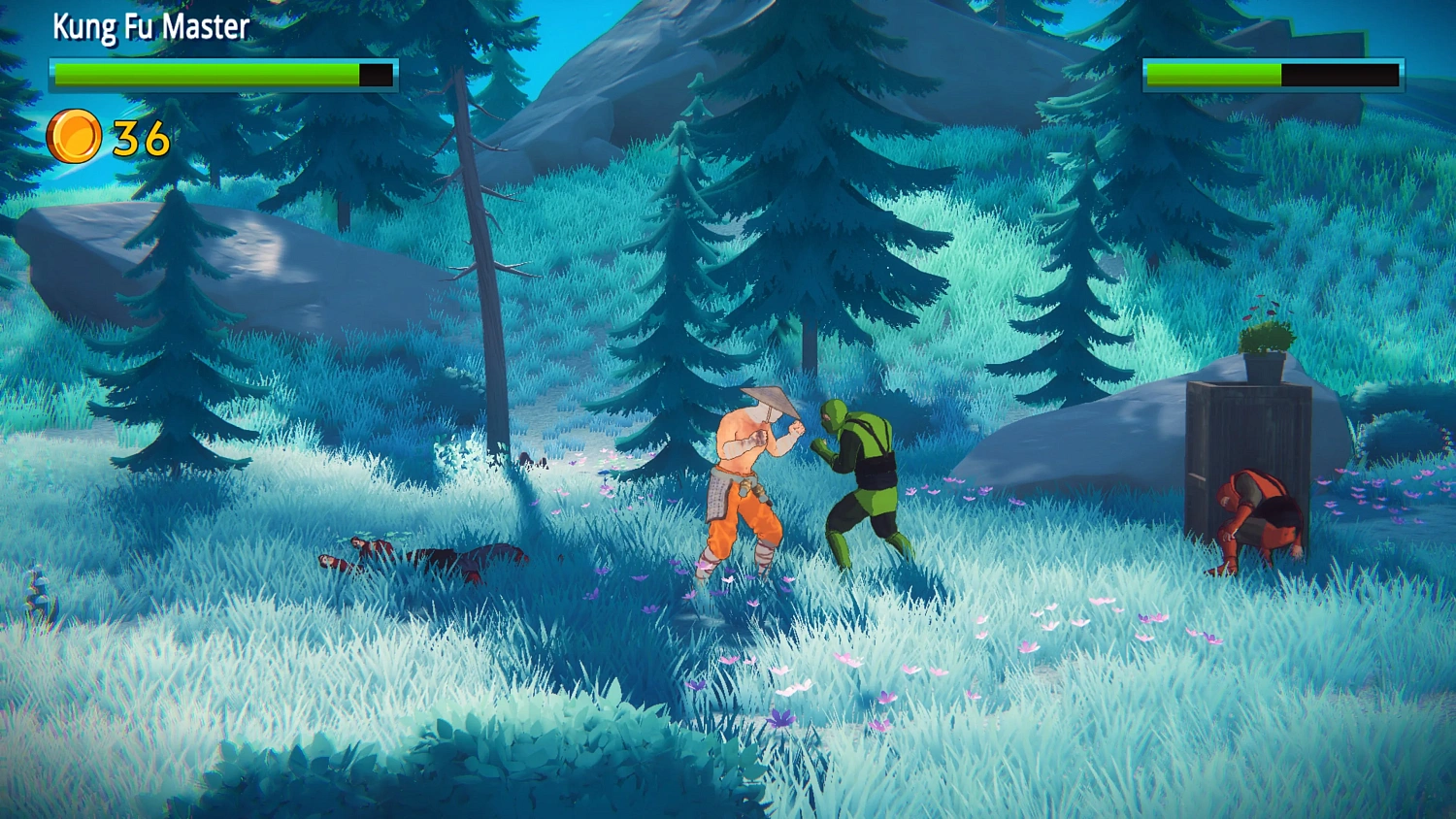This screenshot has width=1456, height=819.
Task: Click the crouching orange enemy by the crate
Action: [1259, 519]
